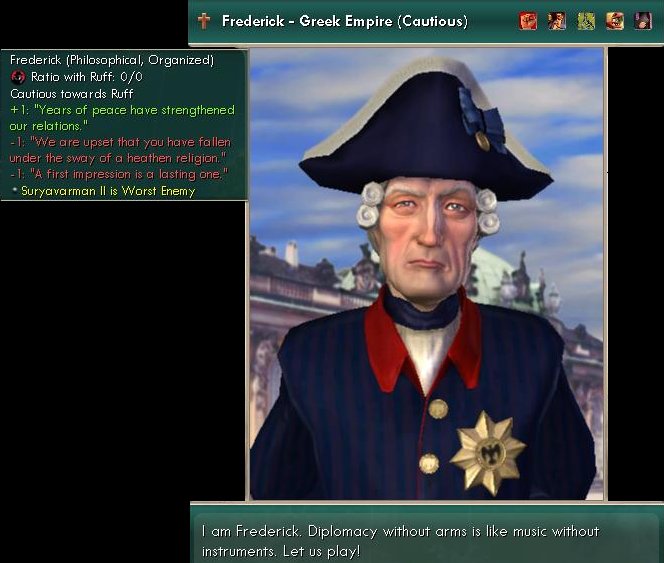Screen dimensions: 664x563
Task: Select the purple attitude icon in header
Action: 643,21
